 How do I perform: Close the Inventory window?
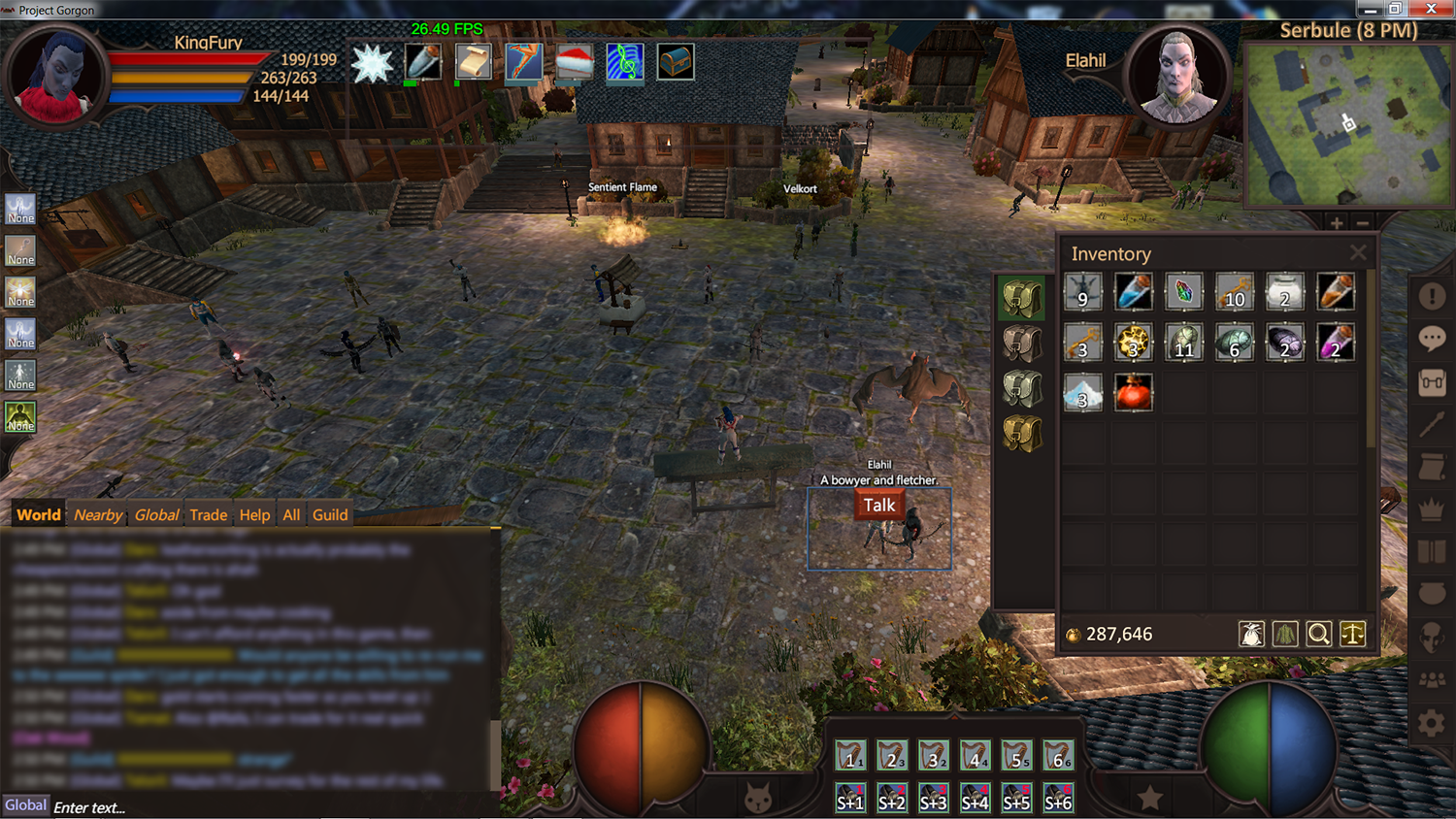pyautogui.click(x=1358, y=253)
